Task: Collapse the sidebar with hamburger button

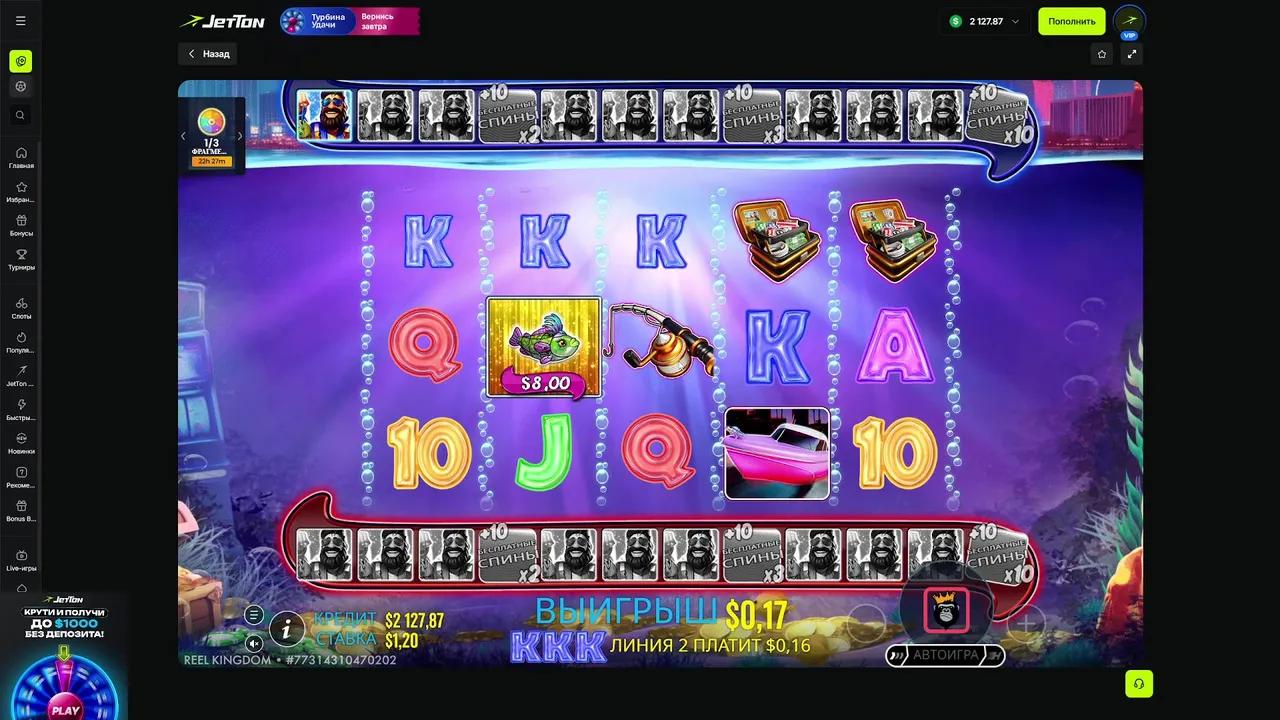Action: point(21,20)
